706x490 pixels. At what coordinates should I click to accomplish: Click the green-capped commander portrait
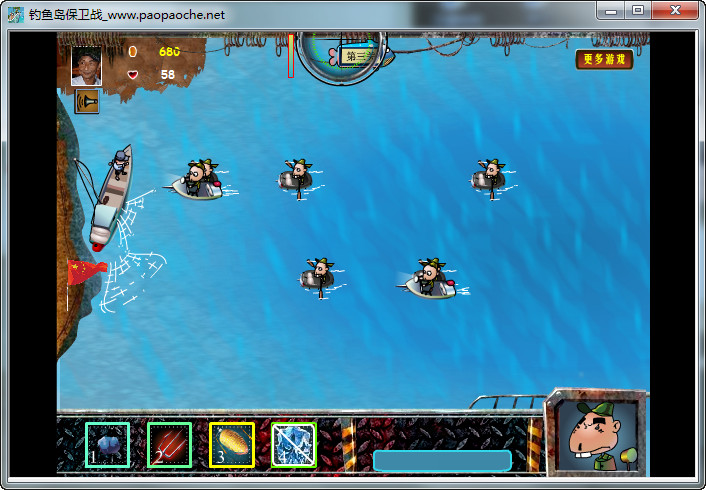pyautogui.click(x=598, y=436)
